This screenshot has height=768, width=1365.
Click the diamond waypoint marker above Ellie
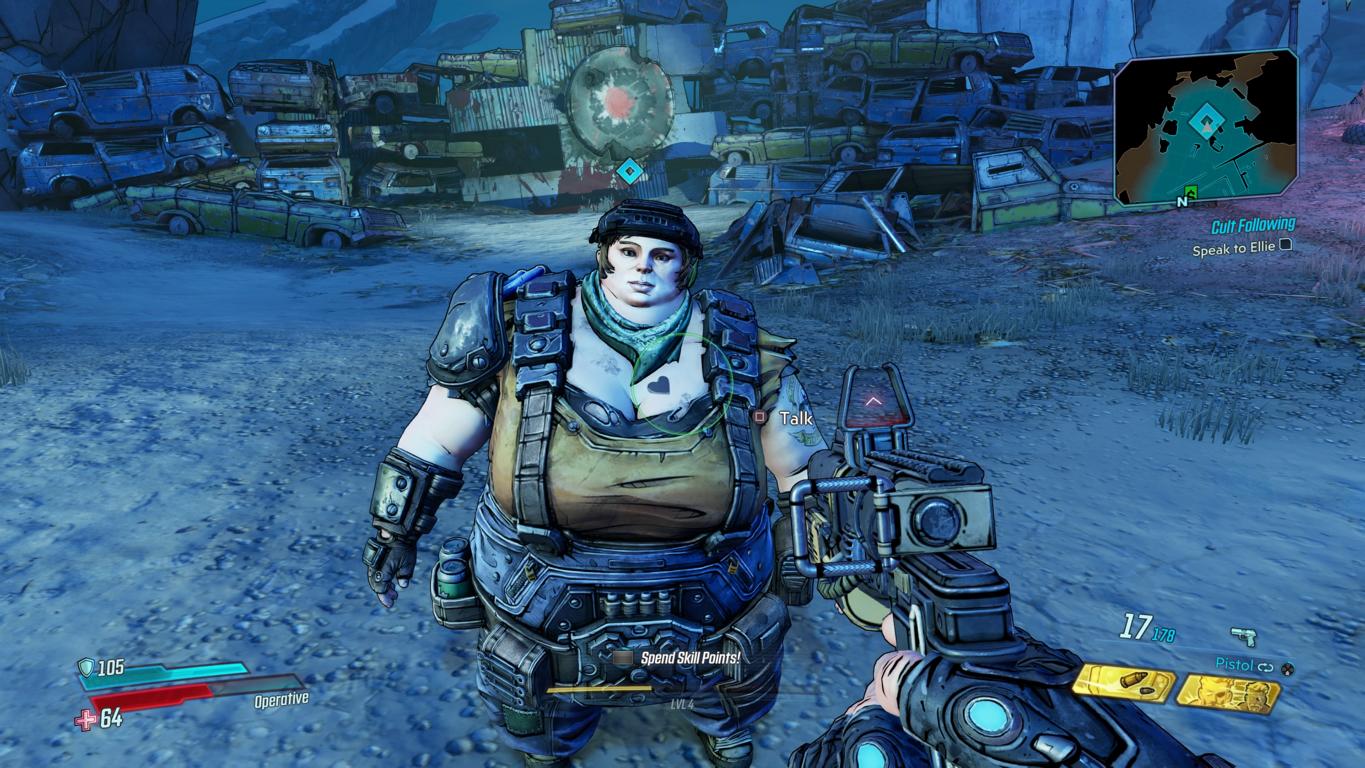click(628, 171)
